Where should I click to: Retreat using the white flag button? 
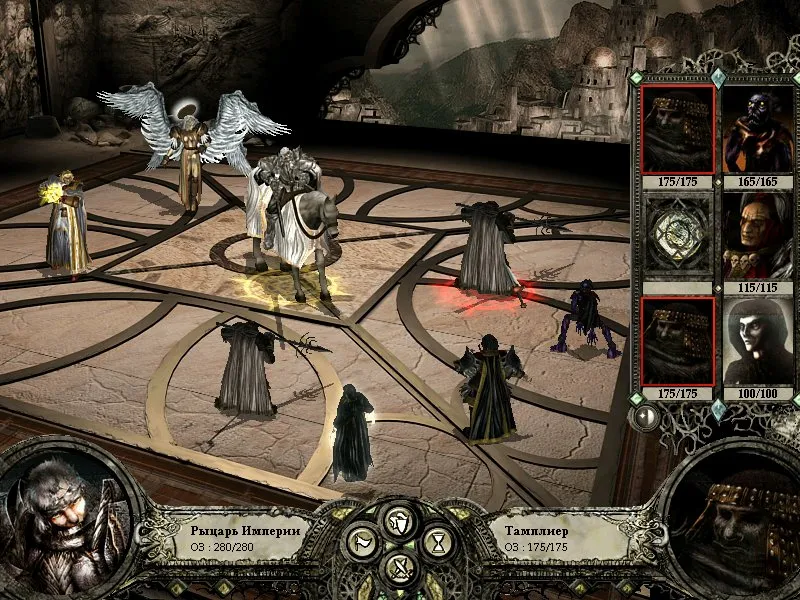pos(363,543)
